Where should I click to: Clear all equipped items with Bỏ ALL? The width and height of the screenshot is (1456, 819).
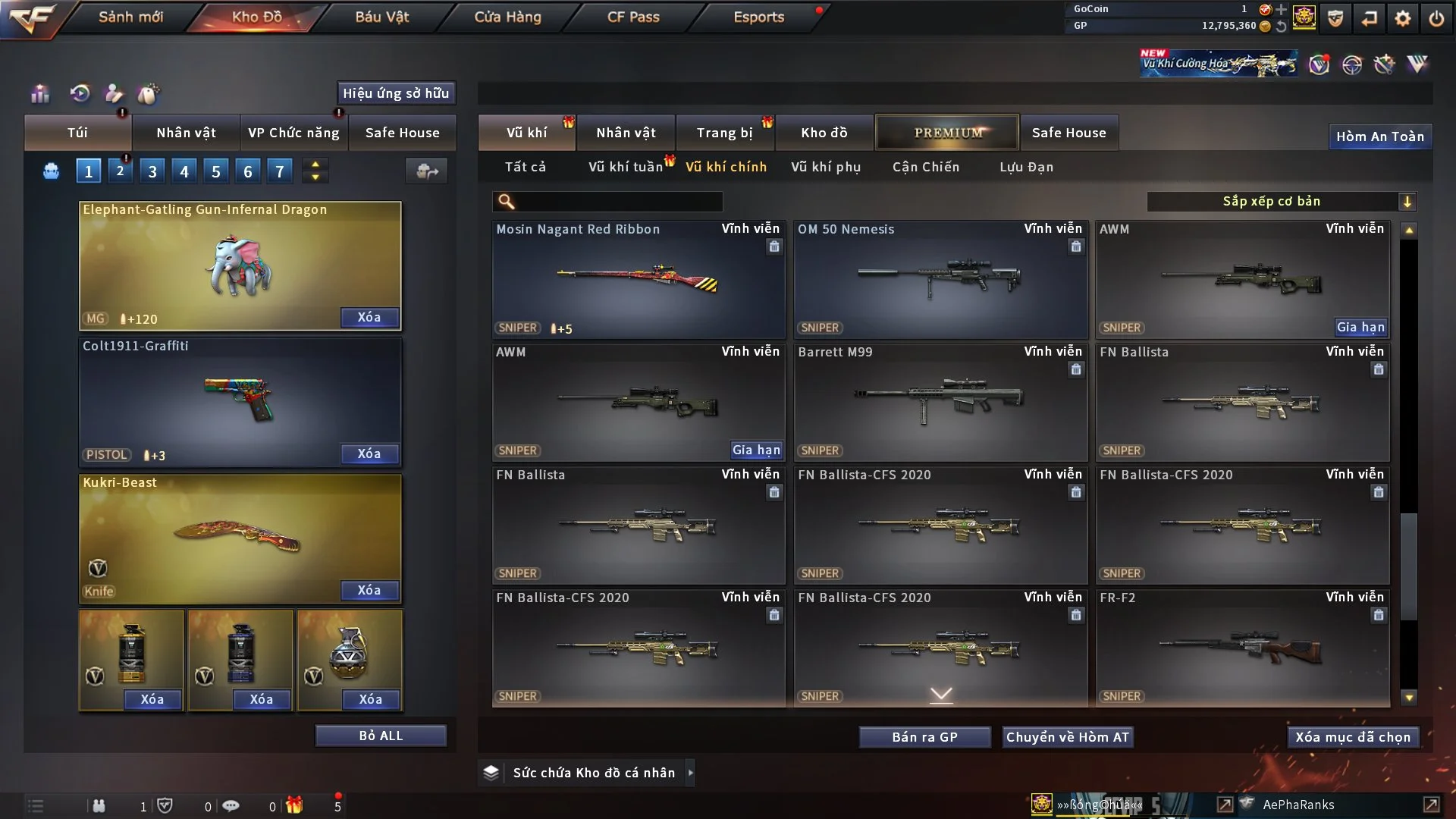click(381, 736)
